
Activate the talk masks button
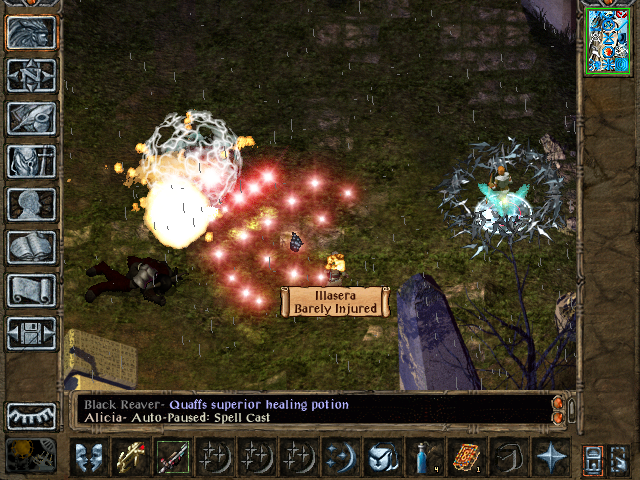point(89,457)
